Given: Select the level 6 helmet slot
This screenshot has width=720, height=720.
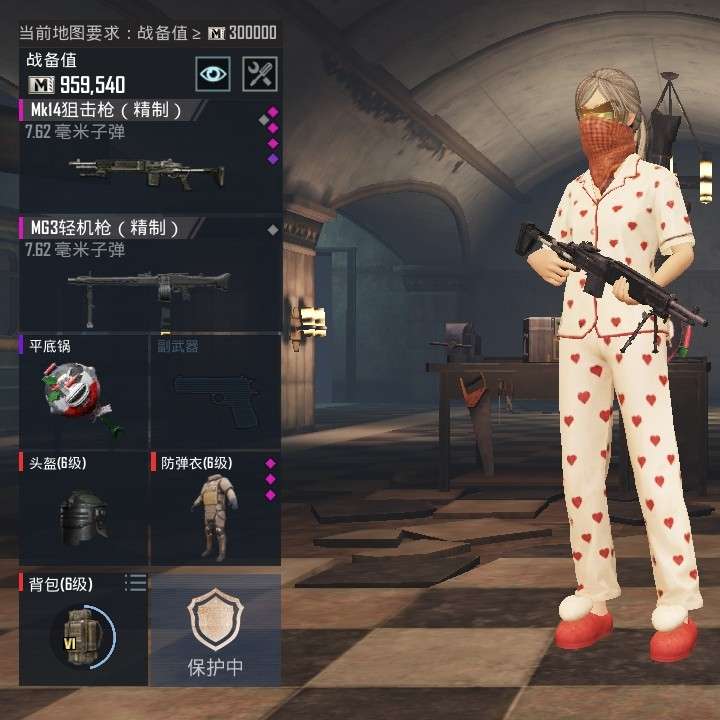Looking at the screenshot, I should [x=84, y=510].
